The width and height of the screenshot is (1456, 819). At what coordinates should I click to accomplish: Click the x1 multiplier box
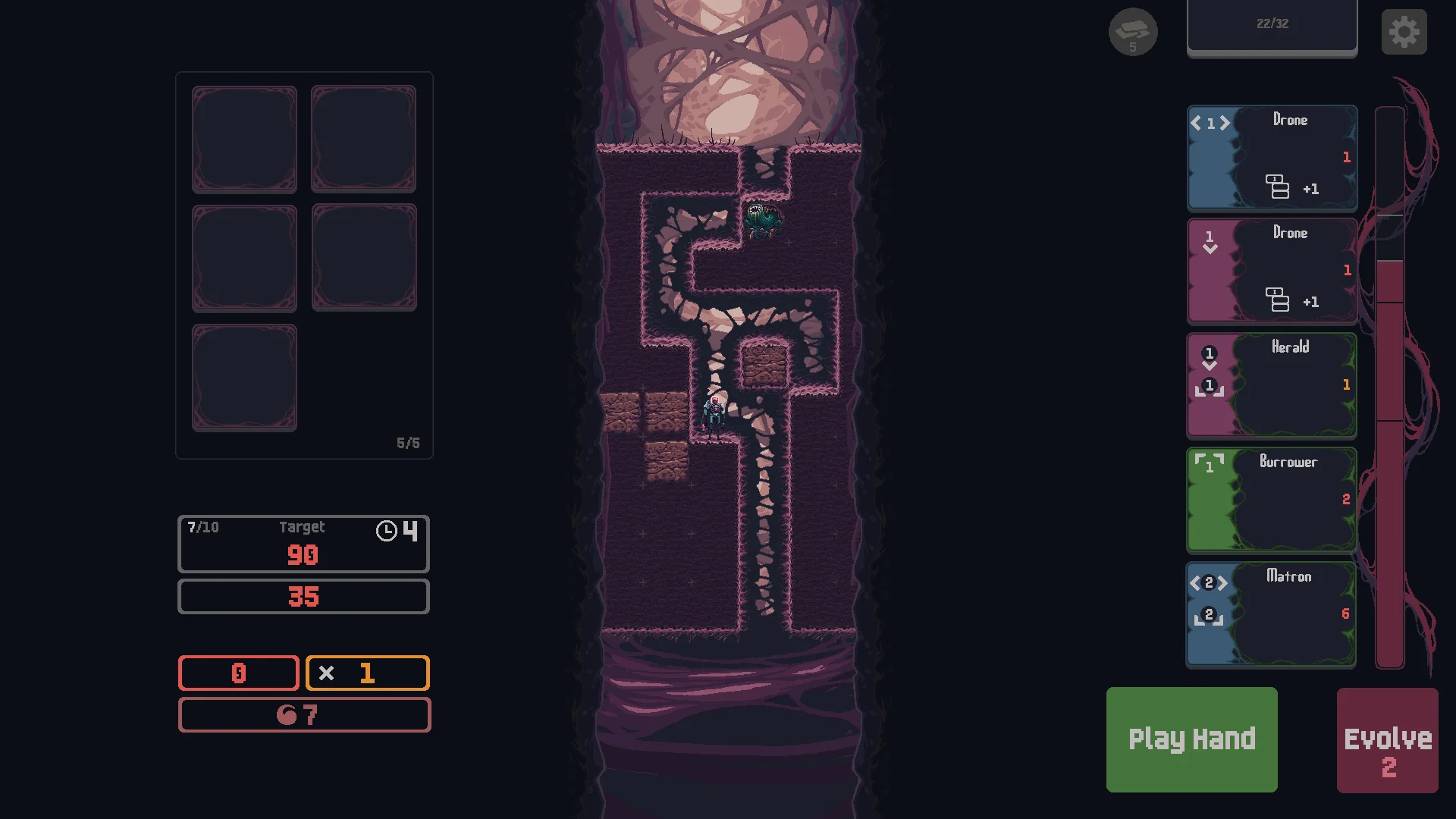point(367,673)
